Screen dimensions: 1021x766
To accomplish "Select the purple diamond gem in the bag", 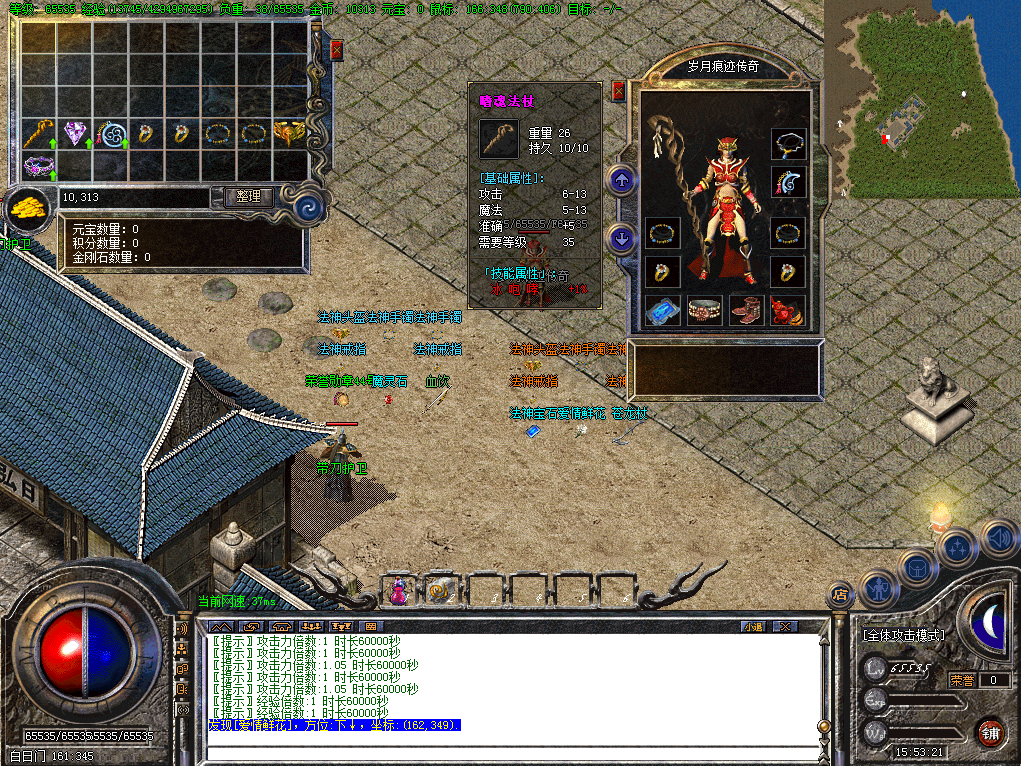I will click(74, 132).
